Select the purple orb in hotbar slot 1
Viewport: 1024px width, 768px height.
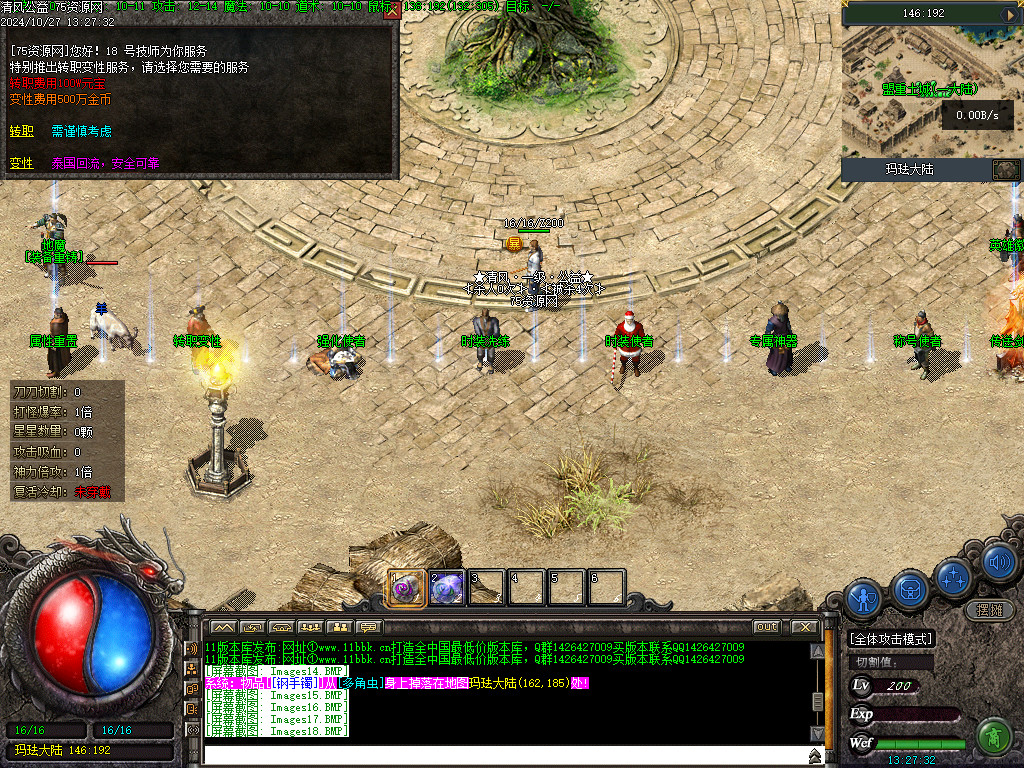tap(406, 588)
